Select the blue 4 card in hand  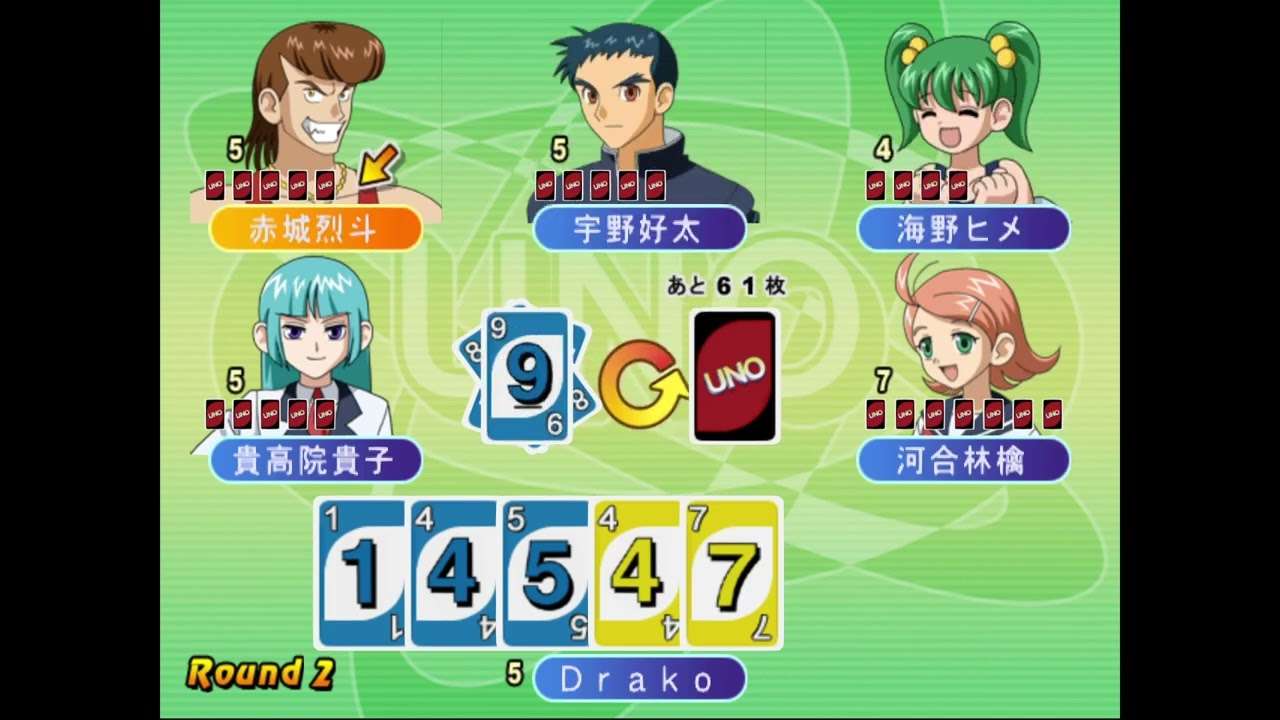(453, 573)
